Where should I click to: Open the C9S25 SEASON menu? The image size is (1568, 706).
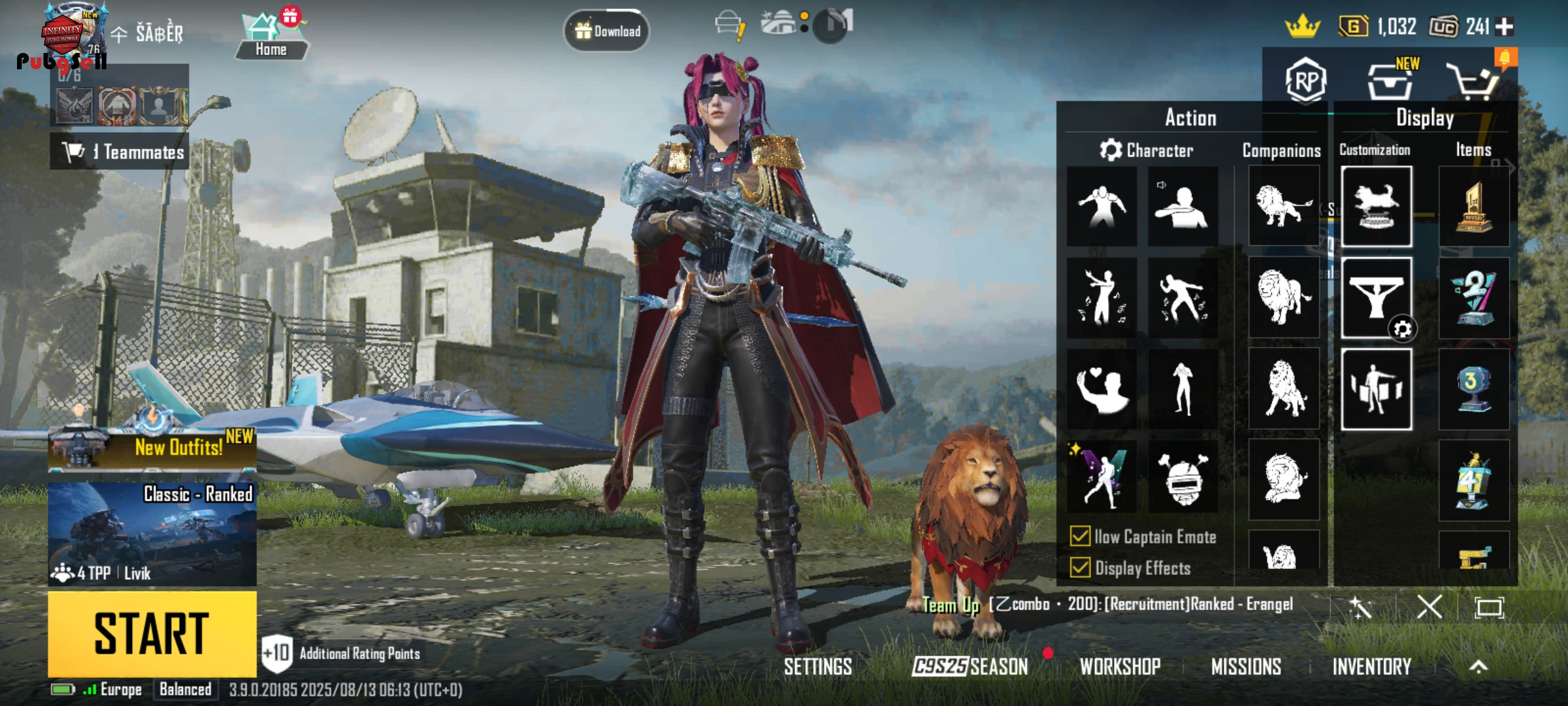(x=970, y=667)
